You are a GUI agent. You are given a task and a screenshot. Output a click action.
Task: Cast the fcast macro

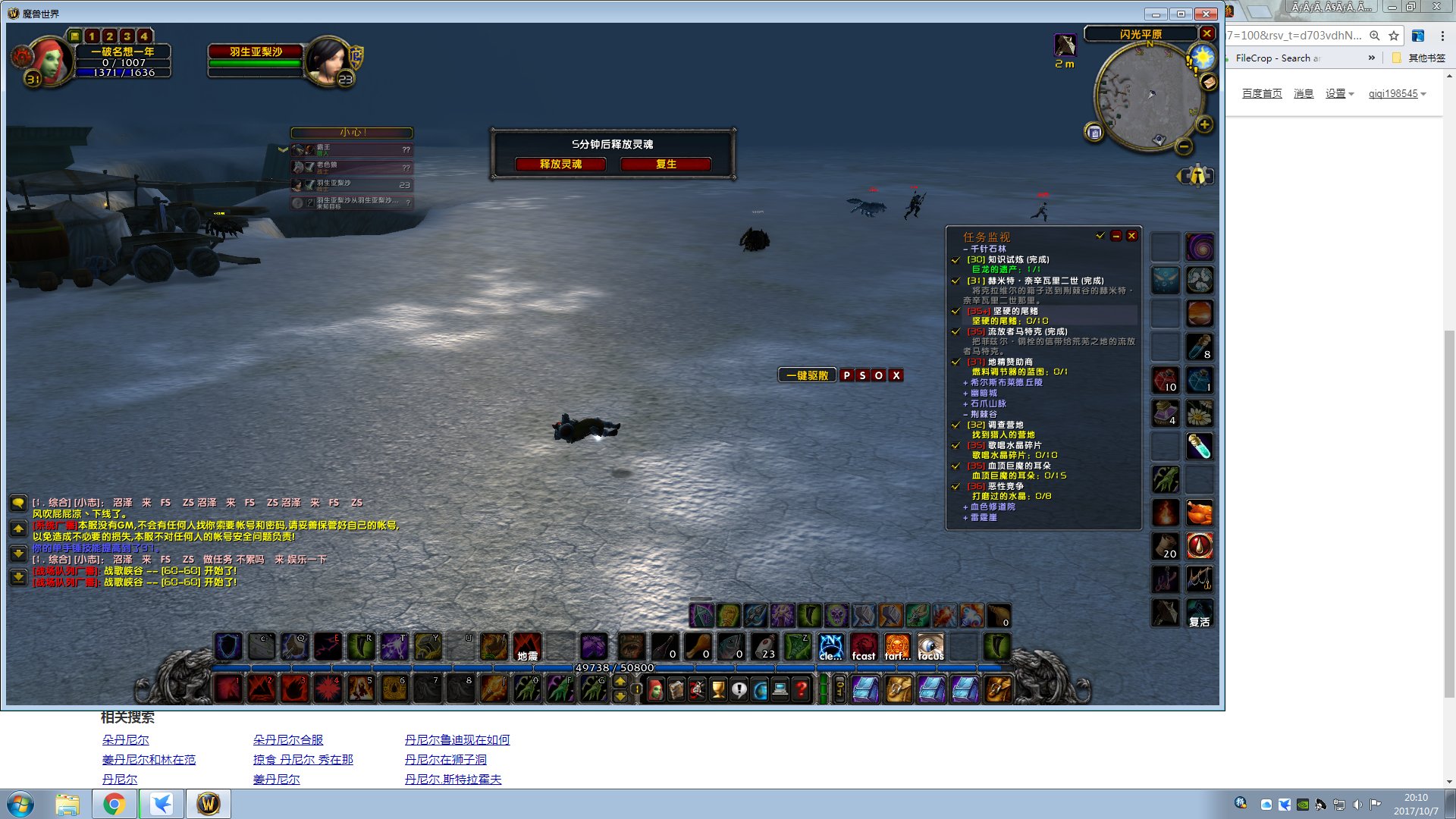[x=864, y=647]
